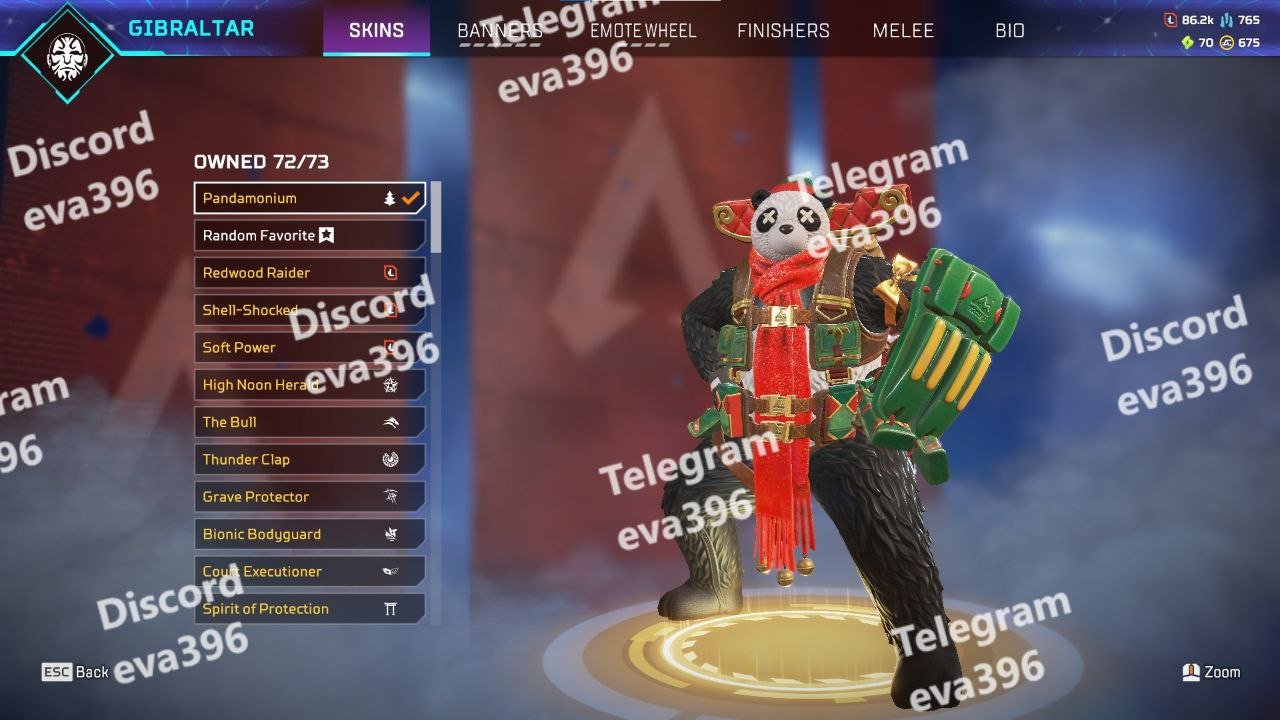Select the Bionic Bodyguard skin
This screenshot has width=1280, height=720.
309,534
